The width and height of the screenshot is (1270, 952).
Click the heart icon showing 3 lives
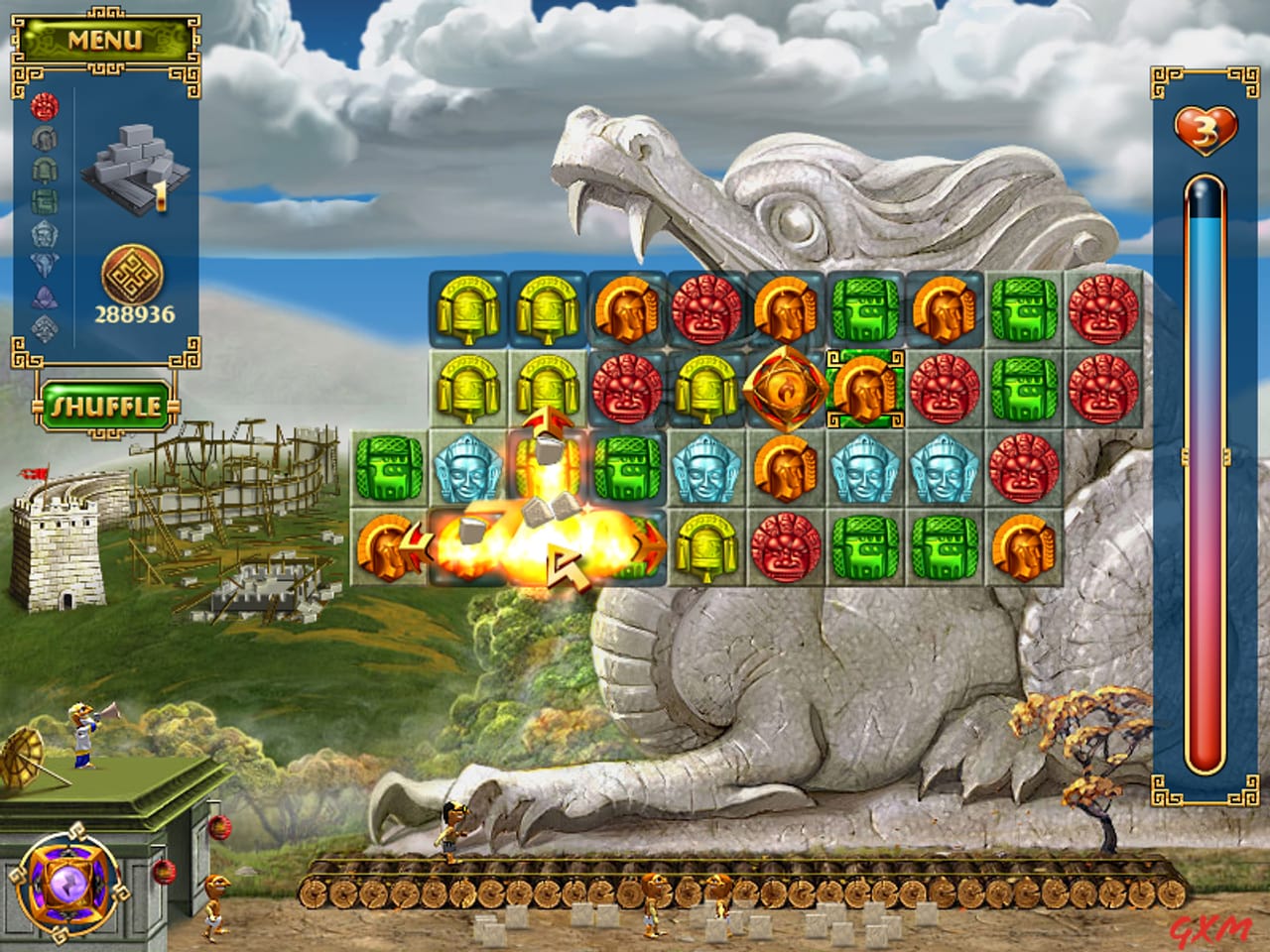tap(1203, 130)
